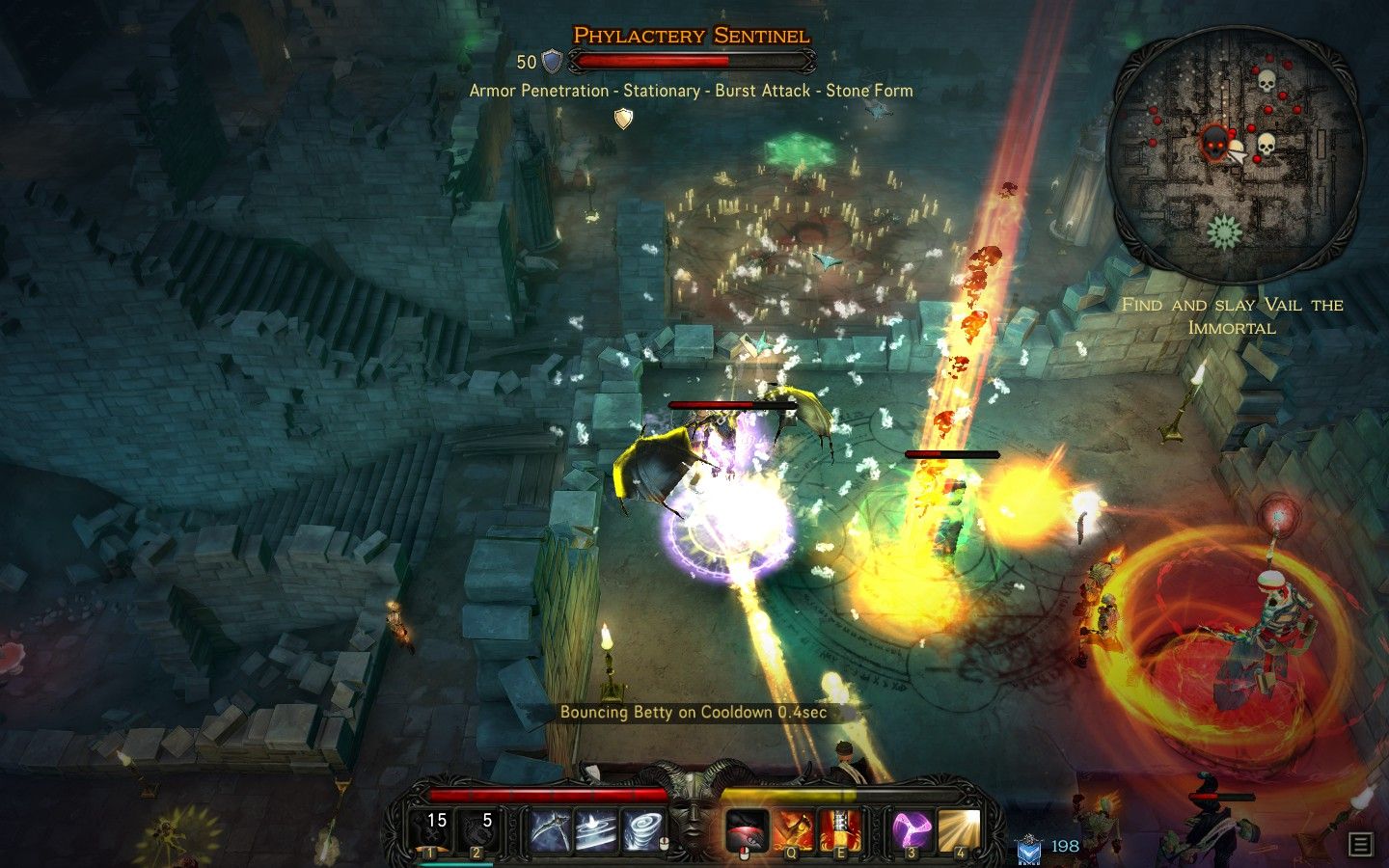Open the 'Find and slay Vail the Immortal' objective
The image size is (1389, 868).
pos(1232,316)
